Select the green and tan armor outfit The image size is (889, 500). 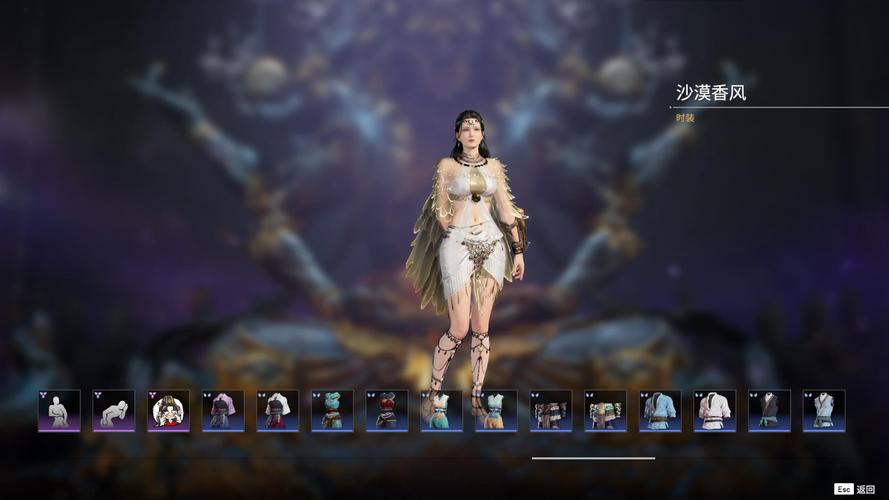pos(605,411)
